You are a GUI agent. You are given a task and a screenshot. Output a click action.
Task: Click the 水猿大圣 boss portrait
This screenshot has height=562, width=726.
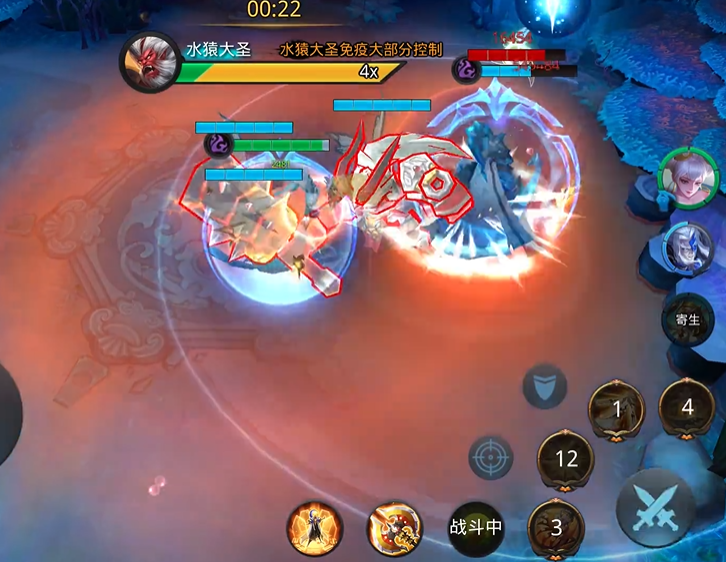(x=149, y=63)
